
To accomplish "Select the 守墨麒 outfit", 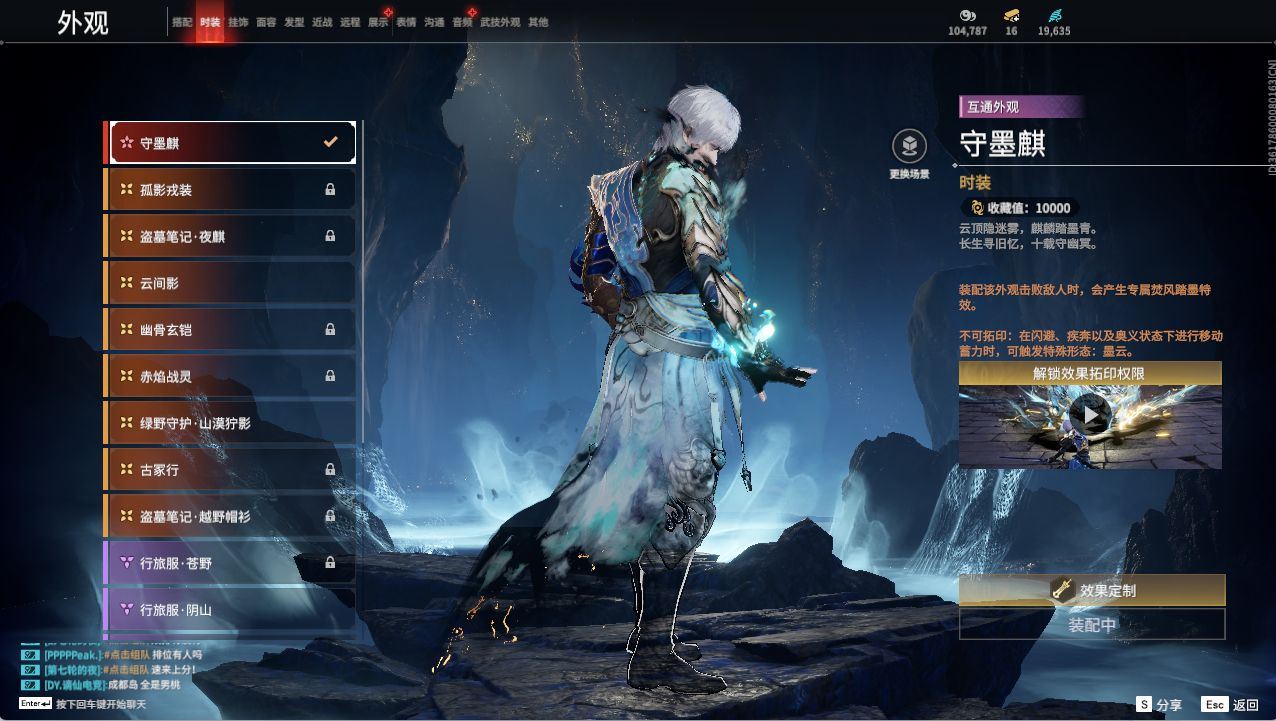I will pyautogui.click(x=232, y=143).
